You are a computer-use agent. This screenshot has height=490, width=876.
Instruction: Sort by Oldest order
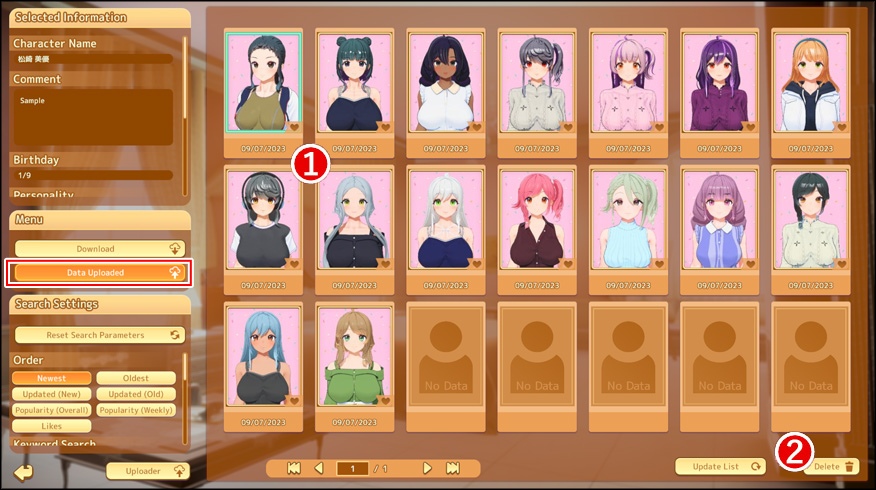coord(136,378)
